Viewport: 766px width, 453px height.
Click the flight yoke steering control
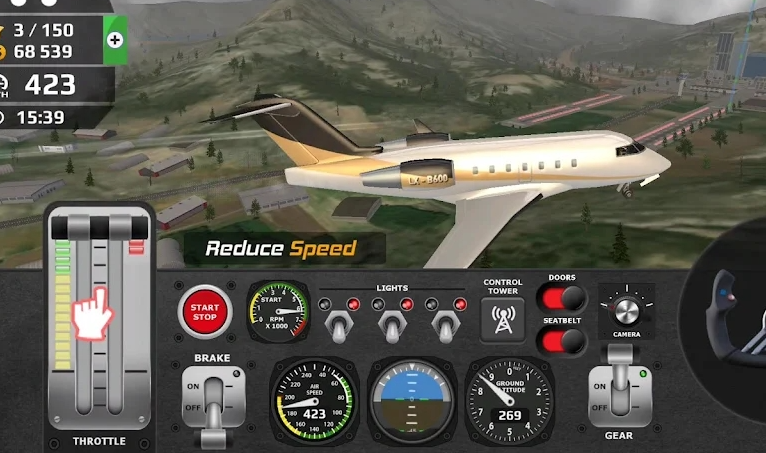pyautogui.click(x=733, y=318)
